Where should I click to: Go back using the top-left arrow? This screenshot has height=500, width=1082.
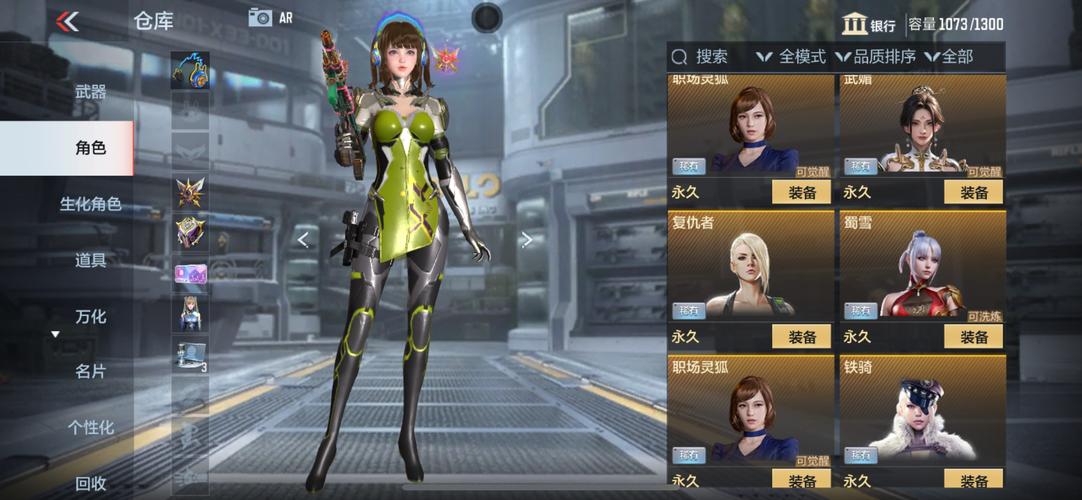point(68,21)
